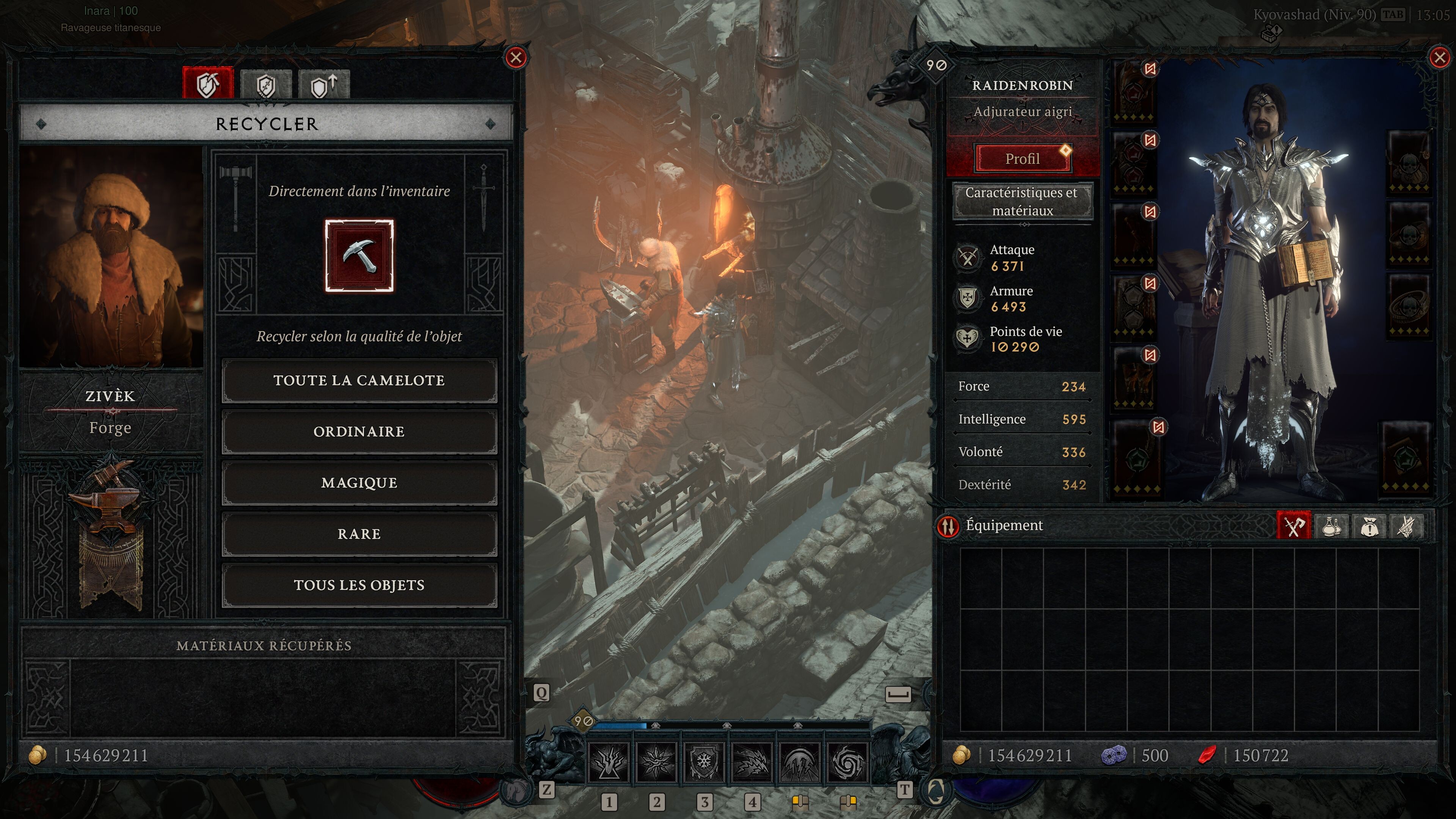Salvage Toute la camelote
This screenshot has width=1456, height=819.
pyautogui.click(x=359, y=380)
